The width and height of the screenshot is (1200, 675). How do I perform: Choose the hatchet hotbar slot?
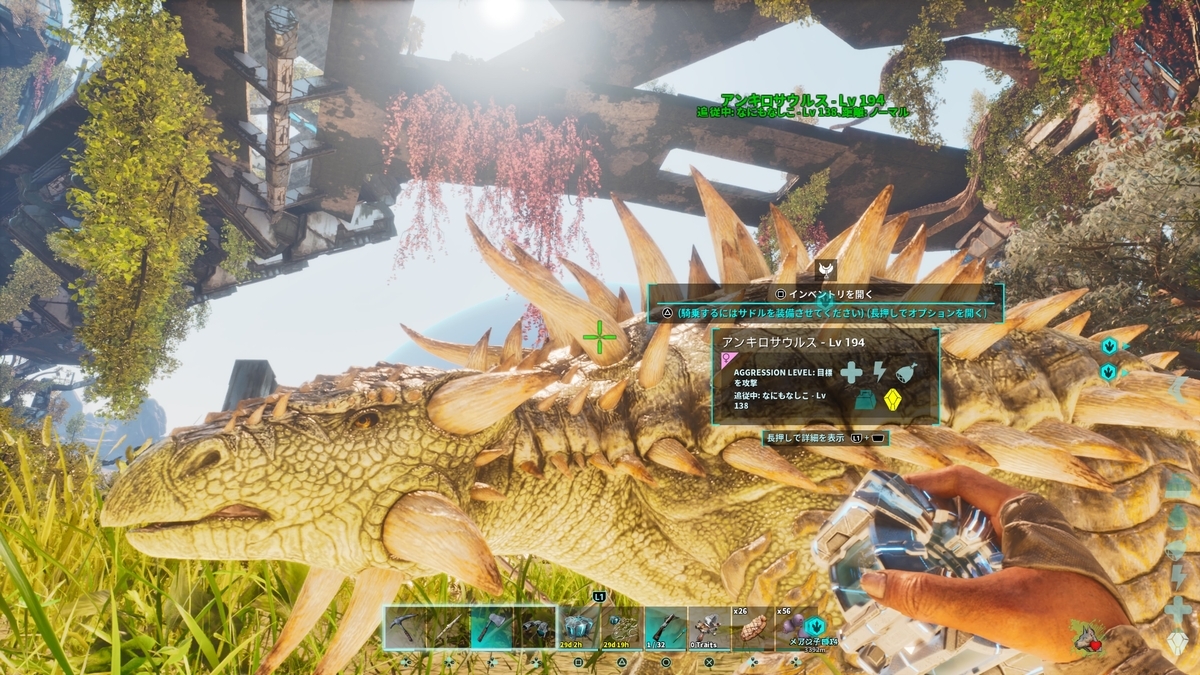pos(492,627)
